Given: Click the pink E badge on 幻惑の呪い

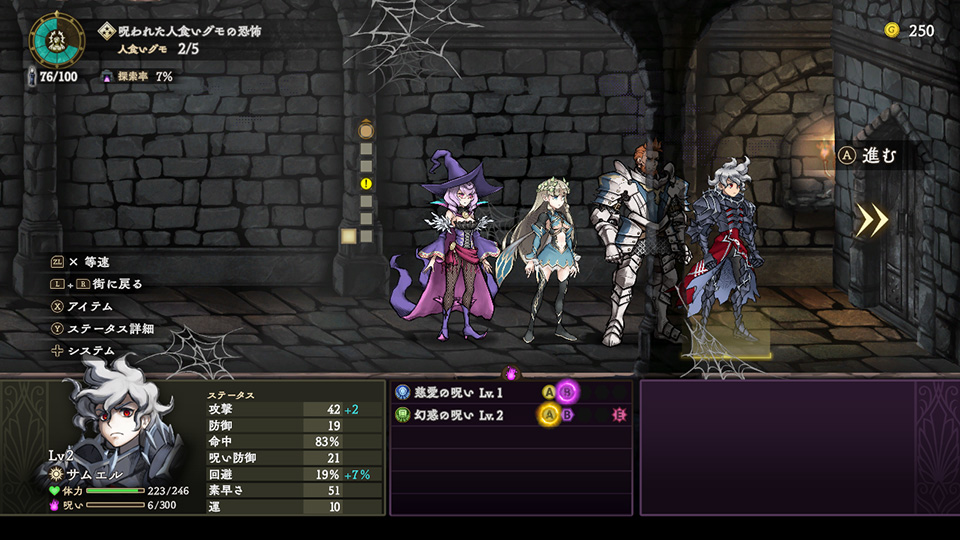Looking at the screenshot, I should 619,414.
